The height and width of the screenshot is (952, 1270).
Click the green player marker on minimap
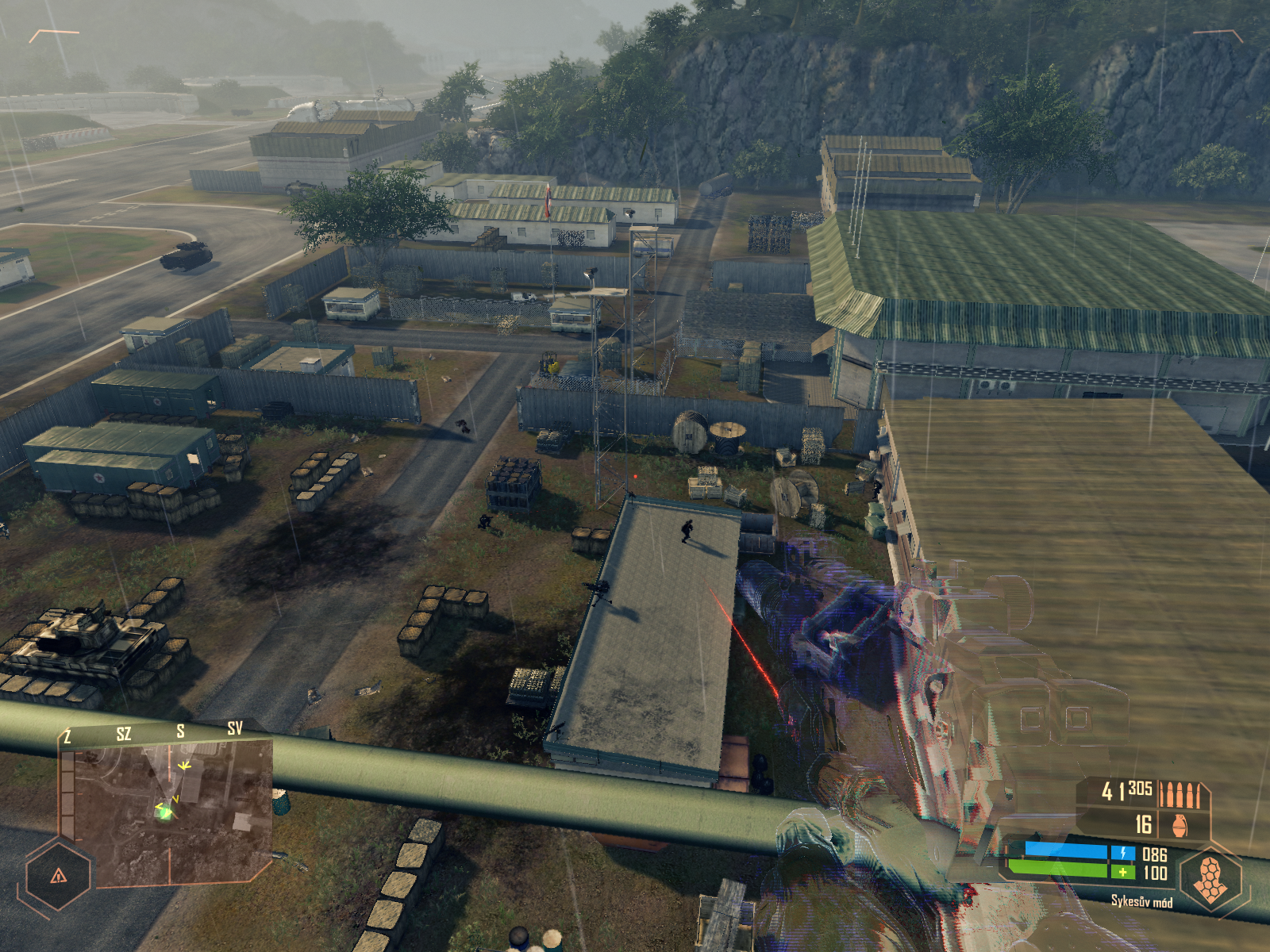coord(164,812)
